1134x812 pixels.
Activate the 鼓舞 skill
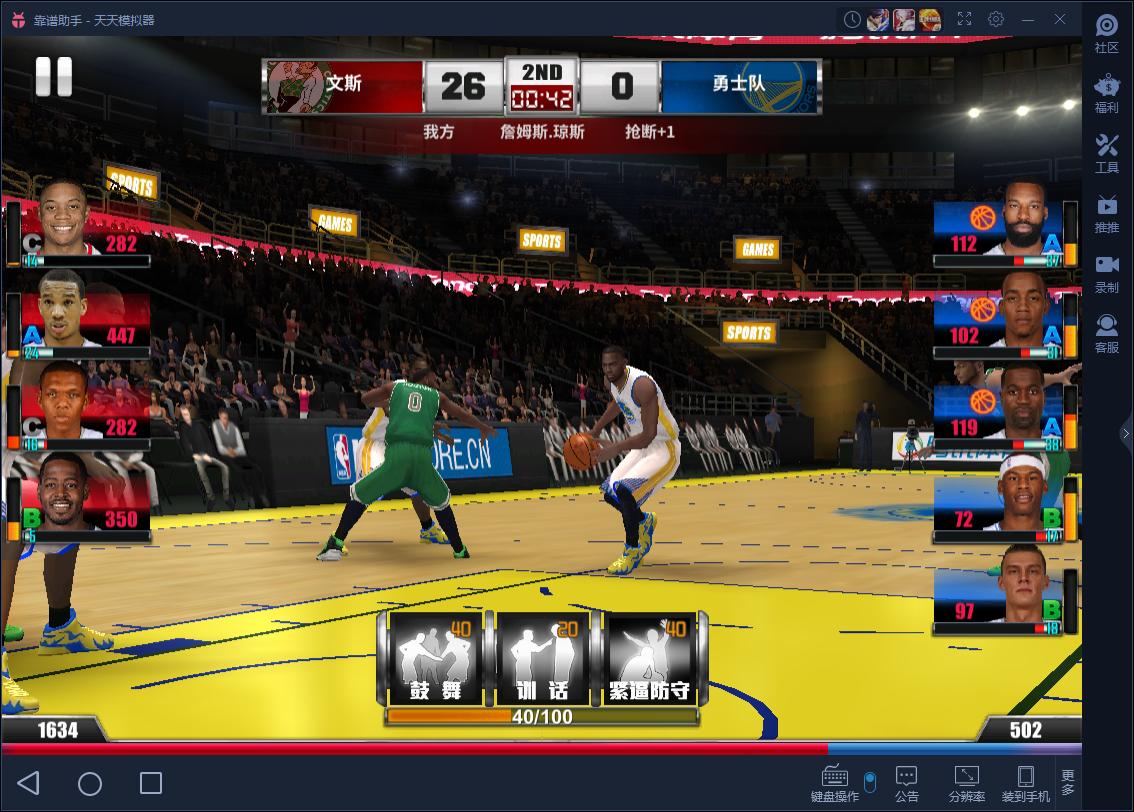tap(435, 660)
